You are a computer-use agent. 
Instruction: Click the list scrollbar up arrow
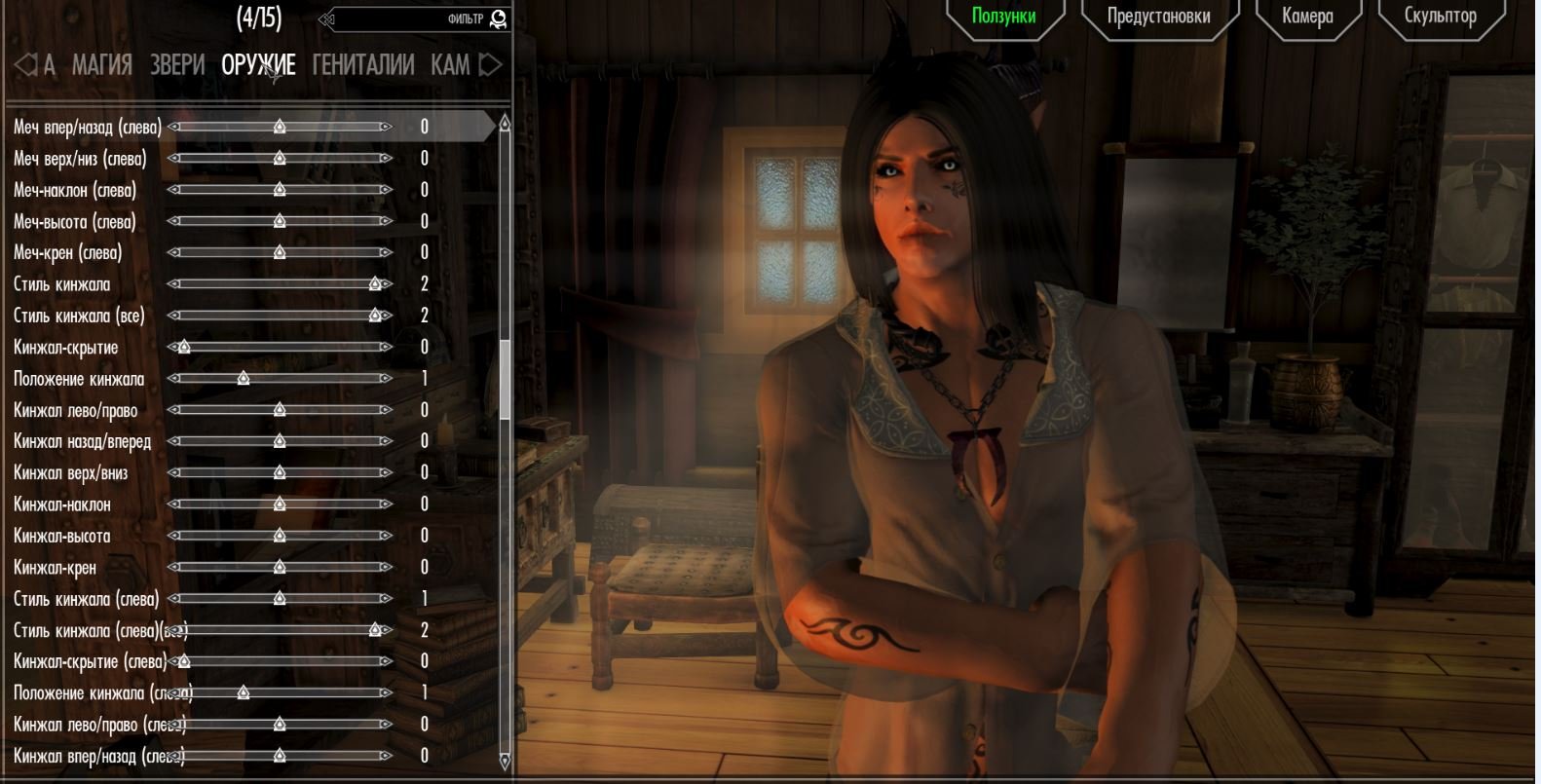[505, 124]
